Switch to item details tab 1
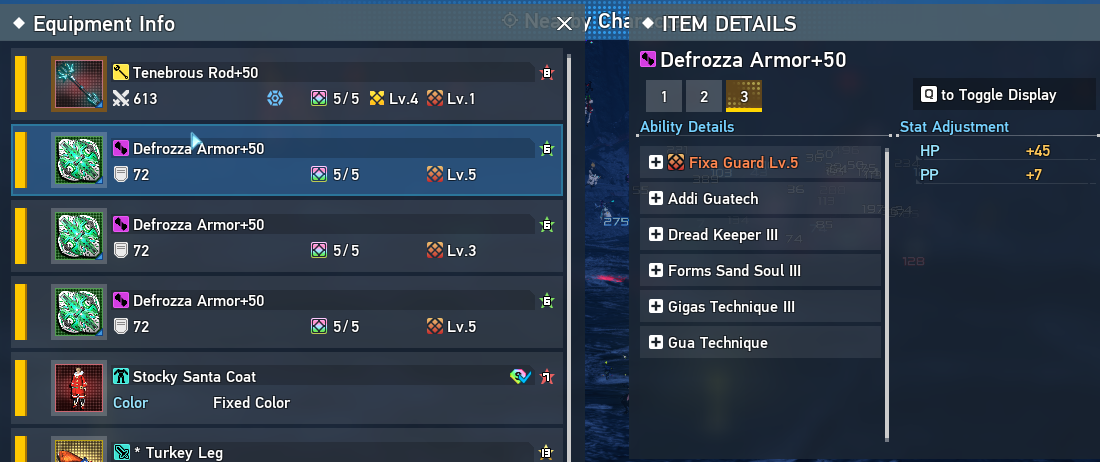Viewport: 1100px width, 462px height. tap(664, 96)
